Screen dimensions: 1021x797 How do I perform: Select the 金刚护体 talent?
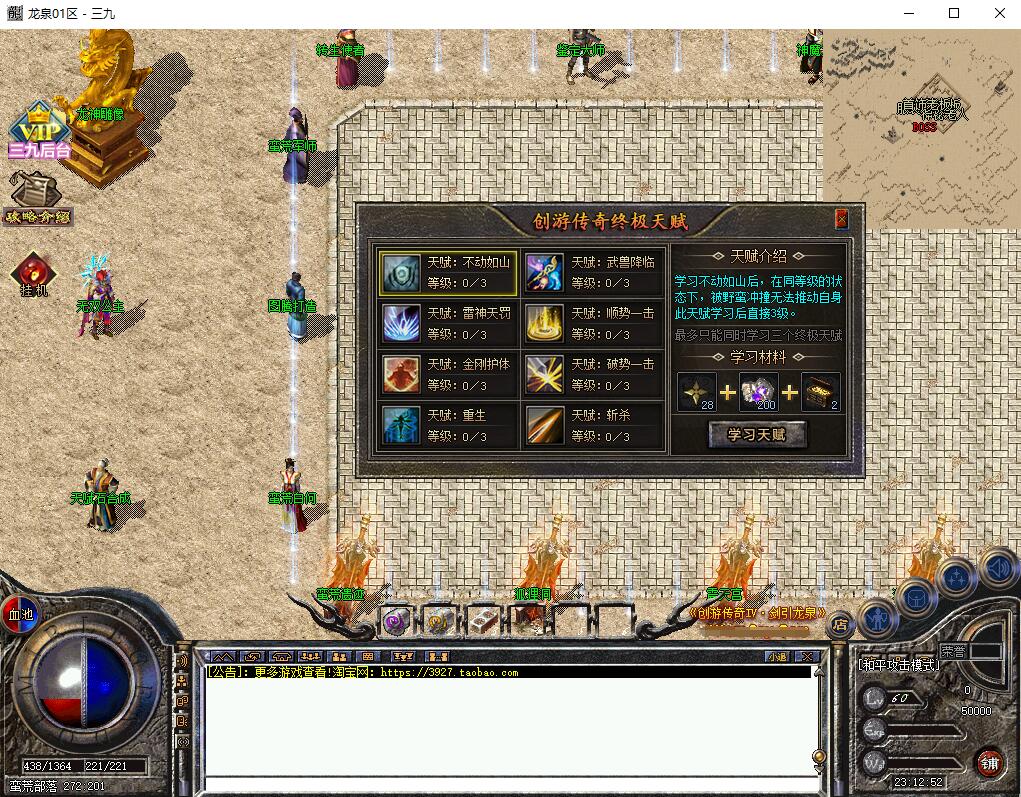point(448,375)
